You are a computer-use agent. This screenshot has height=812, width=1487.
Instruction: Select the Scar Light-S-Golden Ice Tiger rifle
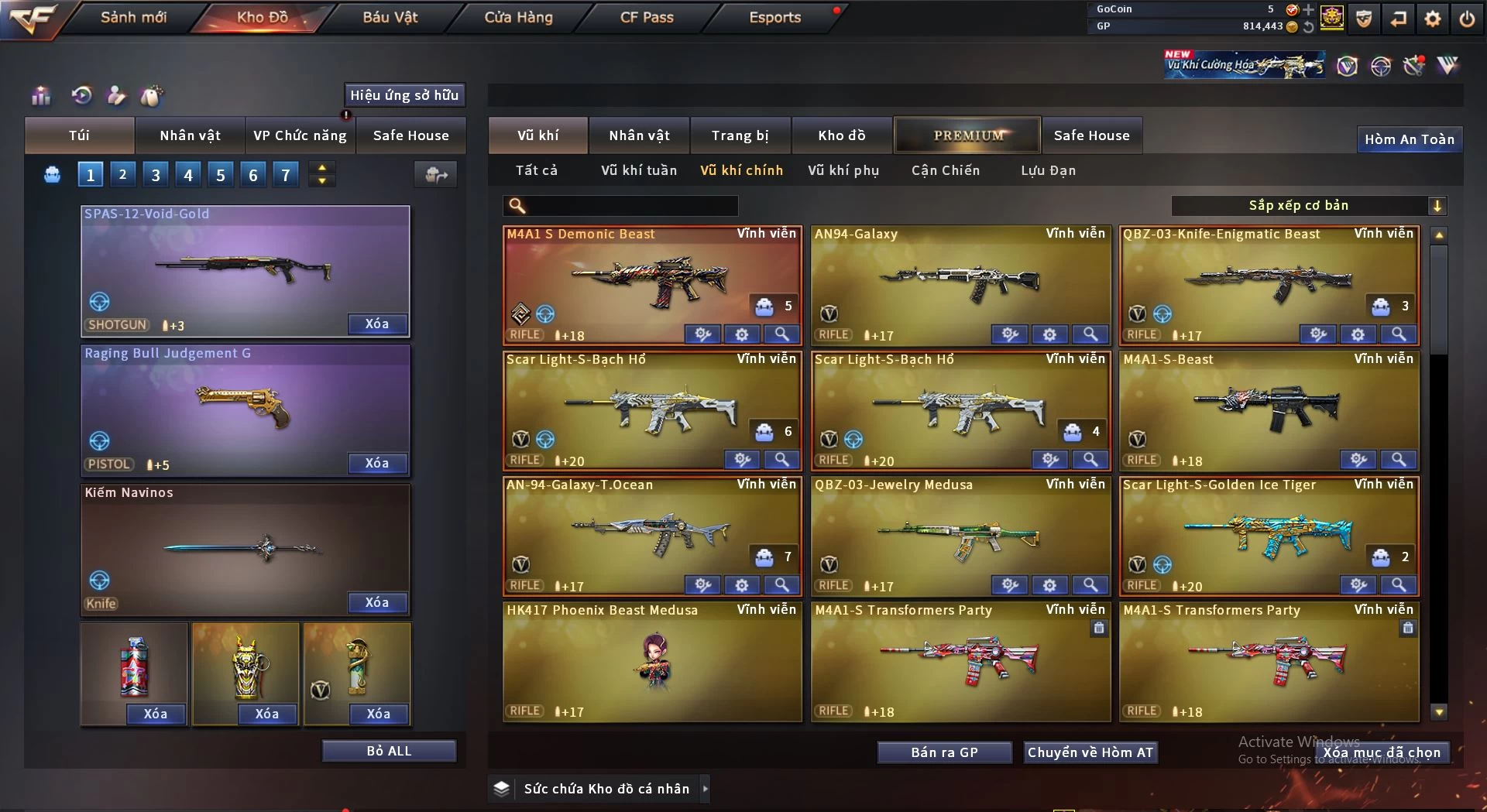[1269, 534]
